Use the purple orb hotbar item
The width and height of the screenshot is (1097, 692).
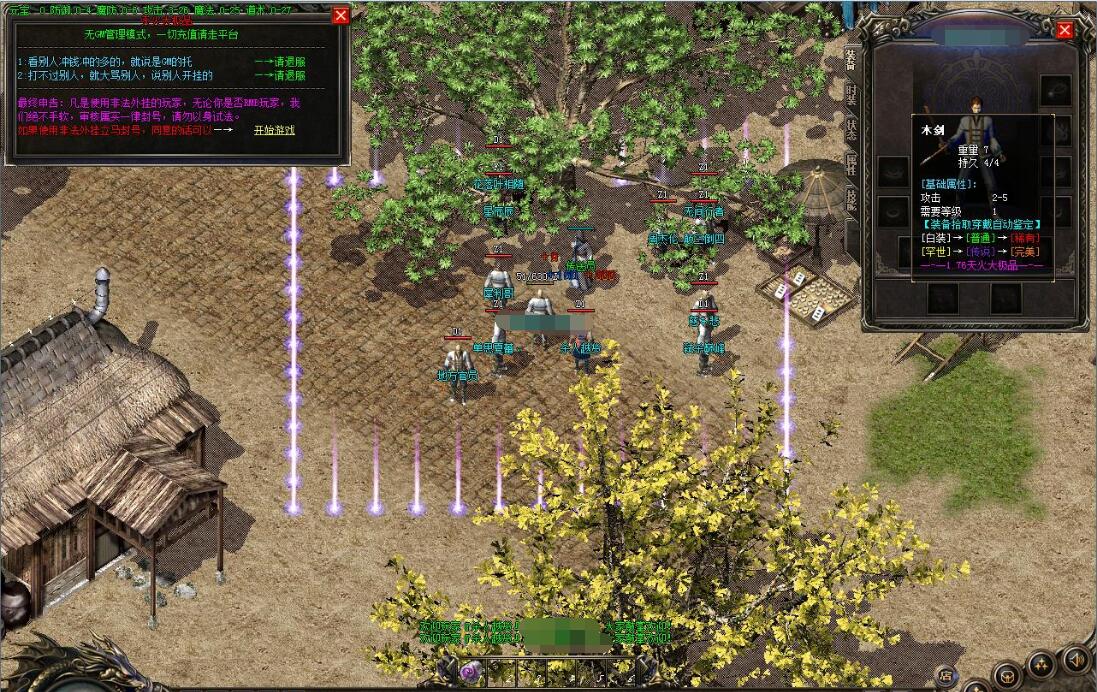(x=470, y=670)
